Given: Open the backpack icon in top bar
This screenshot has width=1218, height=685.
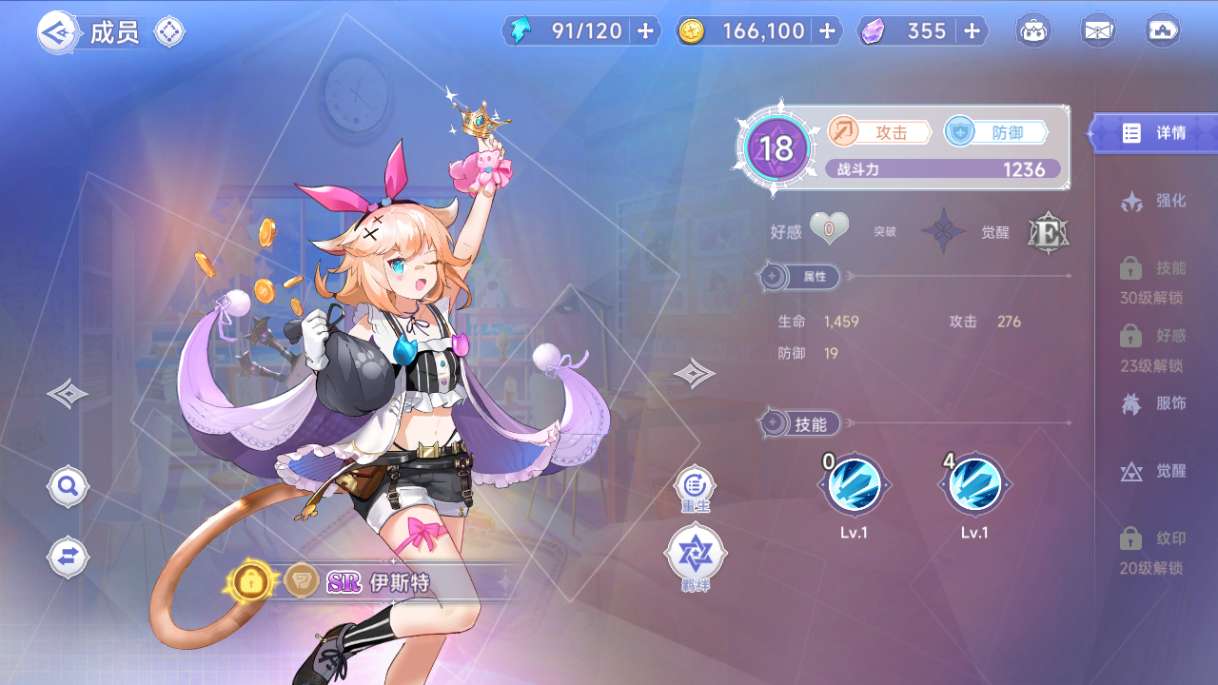Looking at the screenshot, I should click(x=1034, y=31).
